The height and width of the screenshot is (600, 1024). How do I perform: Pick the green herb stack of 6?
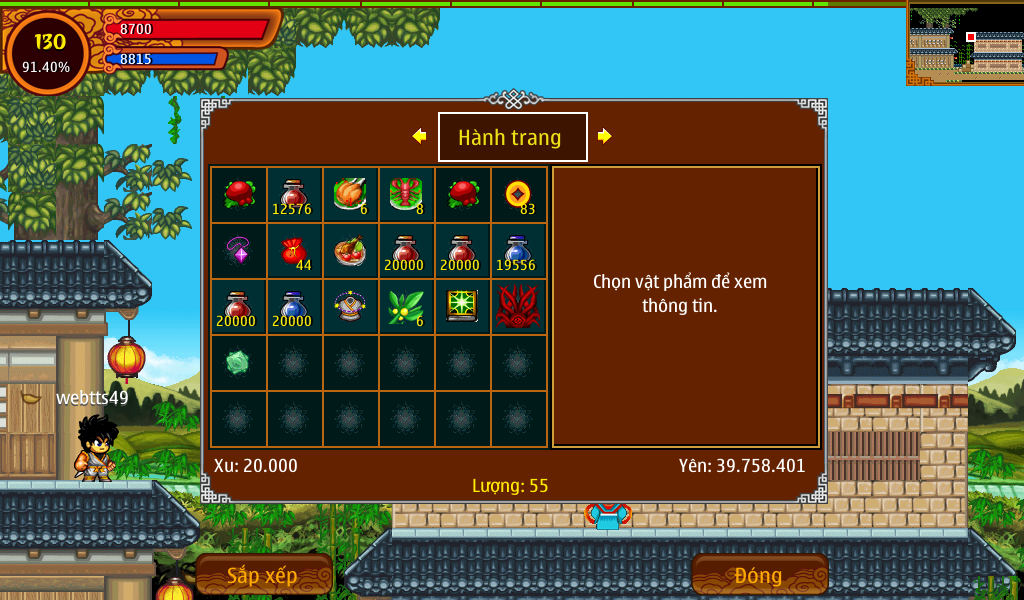(406, 307)
